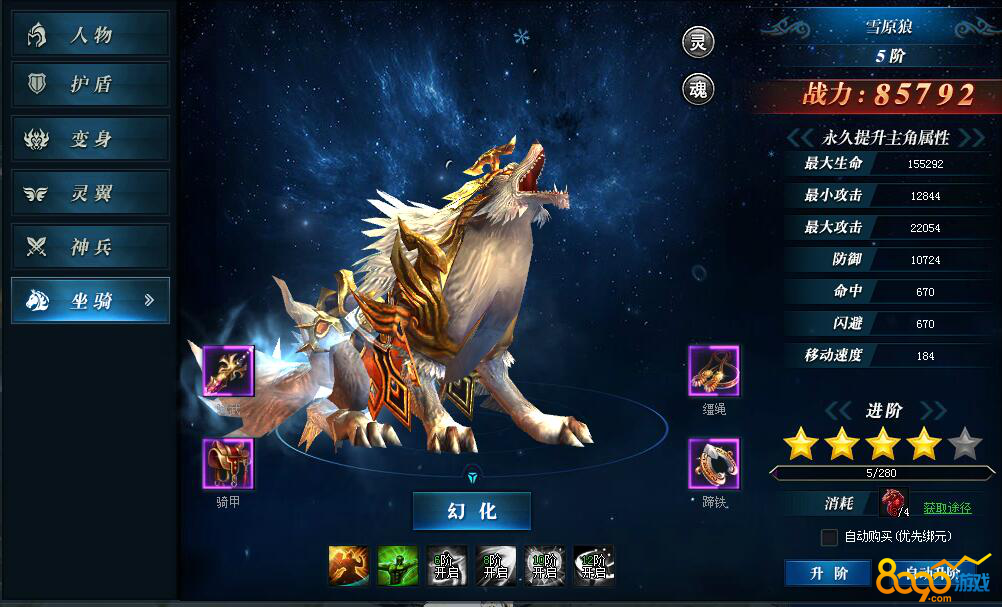Switch to the 护盾 shield section
Image resolution: width=1002 pixels, height=607 pixels.
point(90,85)
